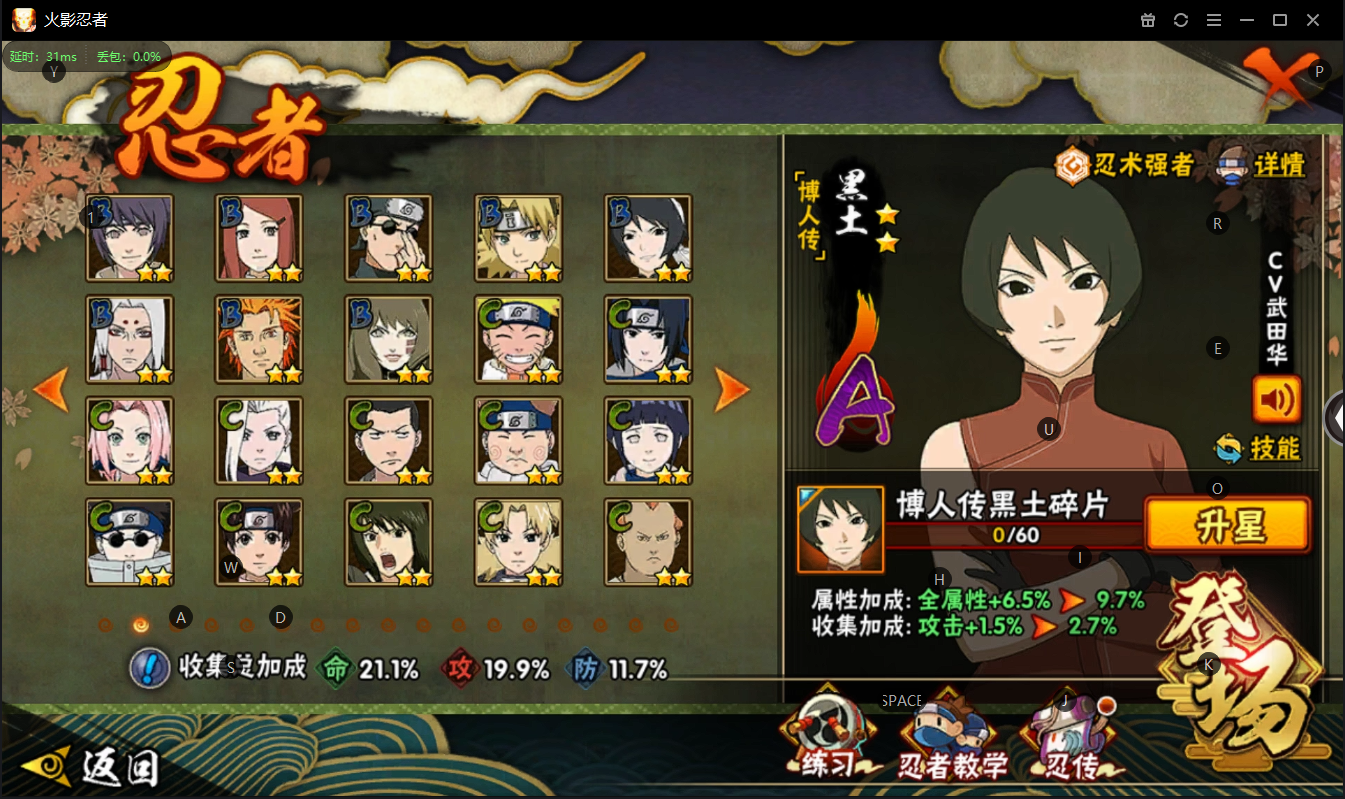The height and width of the screenshot is (799, 1345).
Task: Open the collection bonus info icon
Action: pyautogui.click(x=149, y=668)
